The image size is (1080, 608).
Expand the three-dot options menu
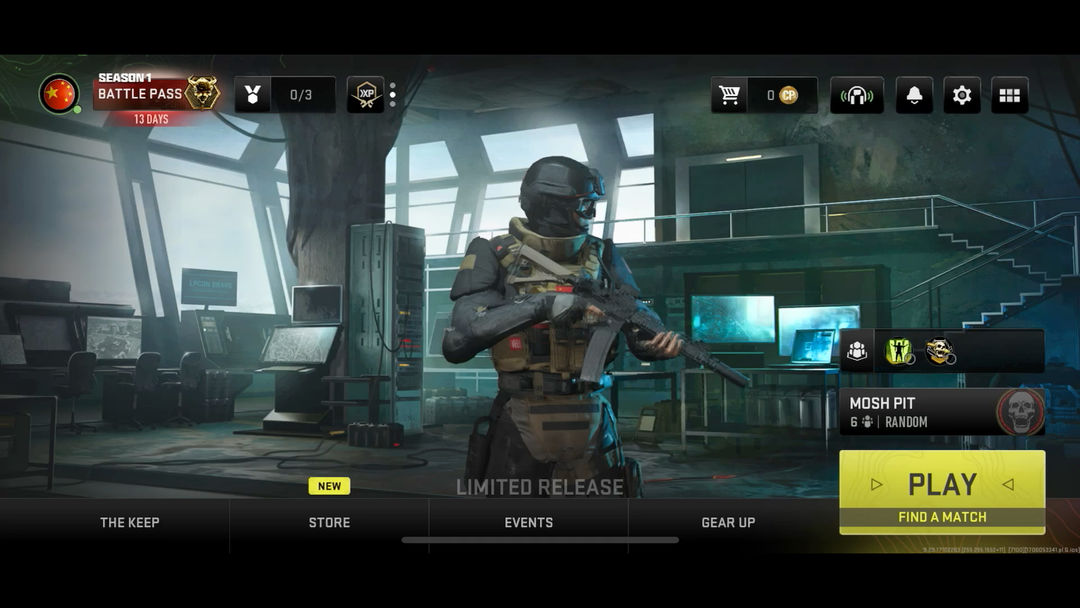(x=392, y=95)
